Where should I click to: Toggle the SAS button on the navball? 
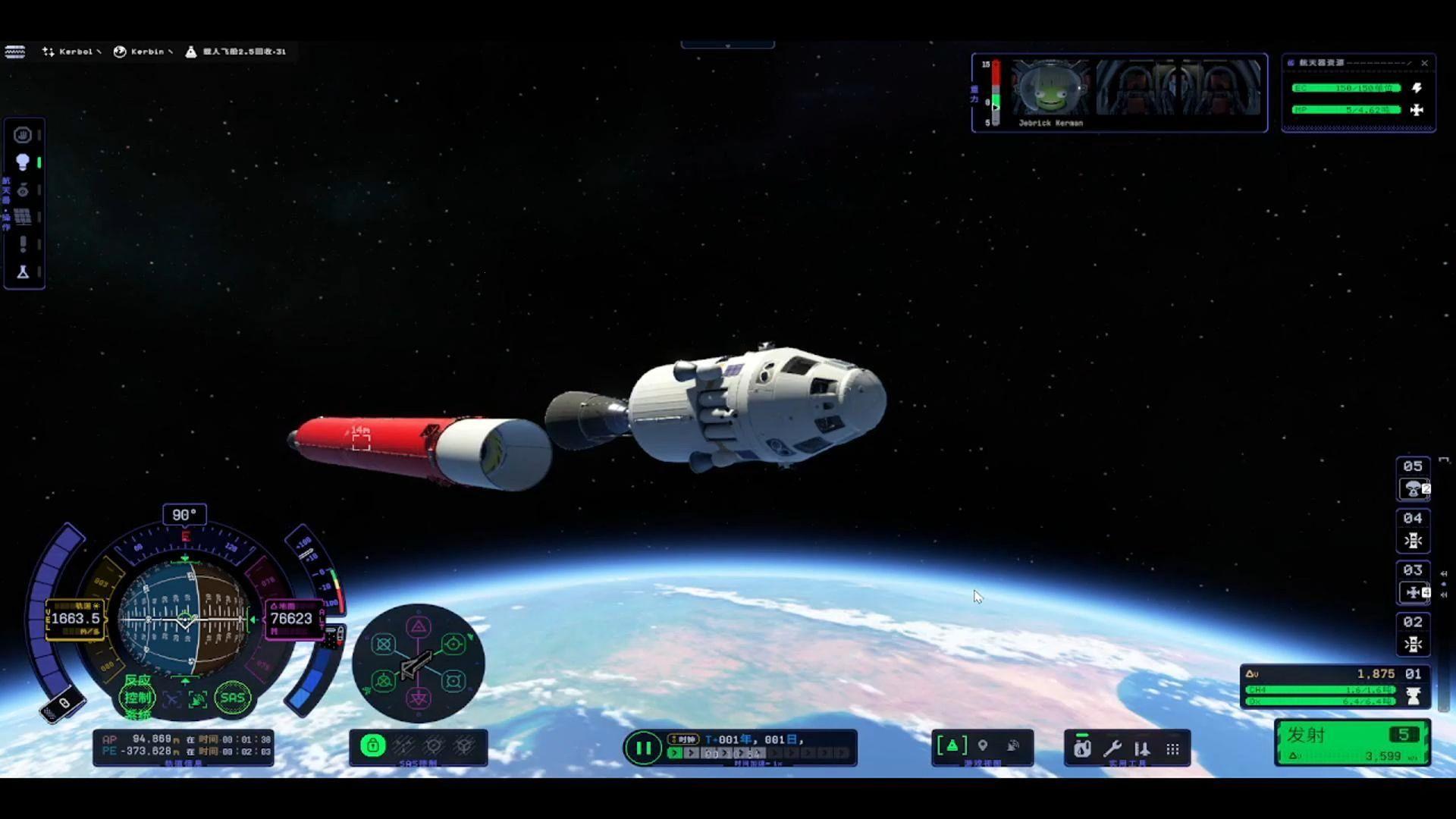(x=232, y=698)
